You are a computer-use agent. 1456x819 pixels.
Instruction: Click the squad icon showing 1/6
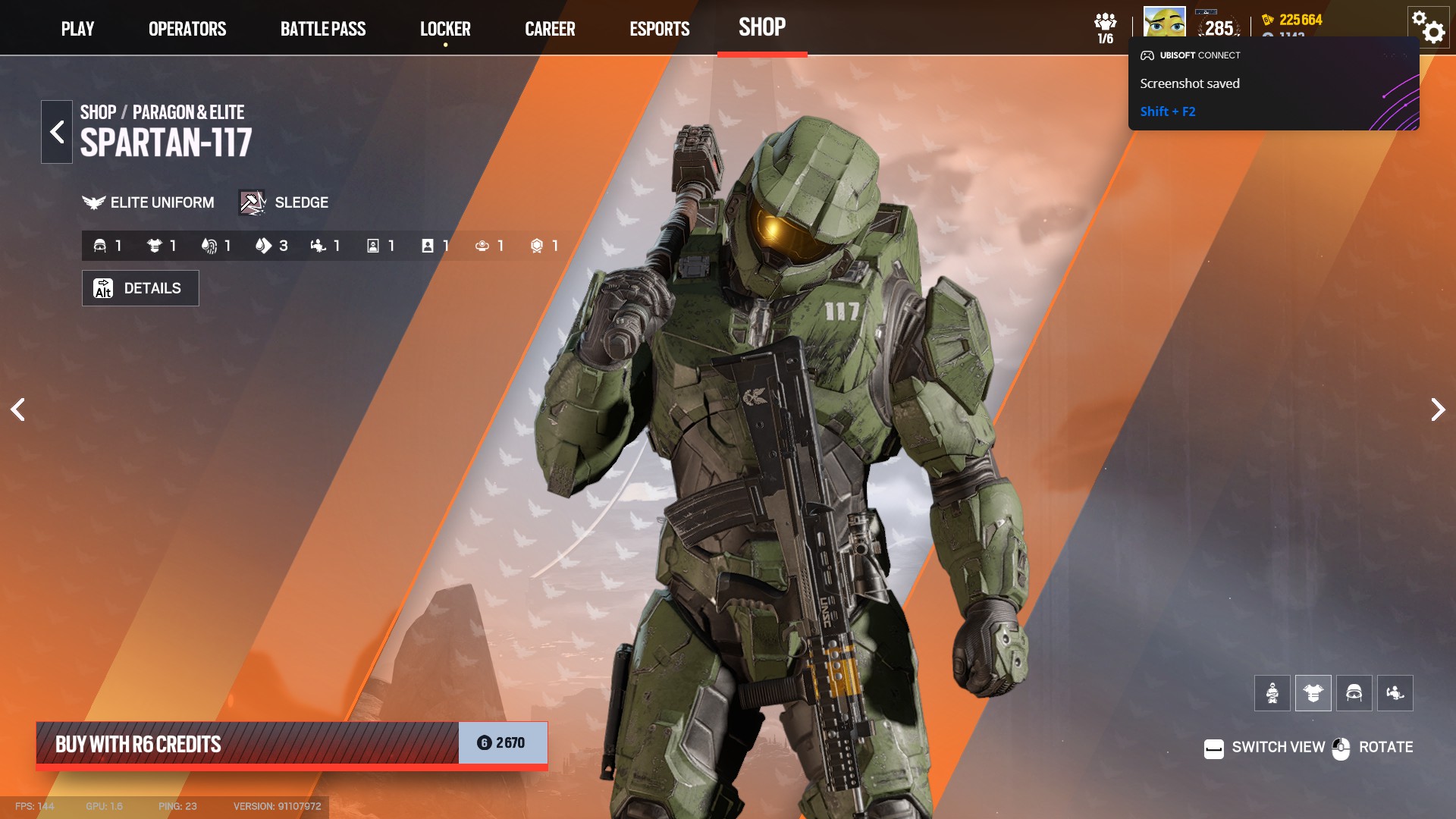point(1106,20)
